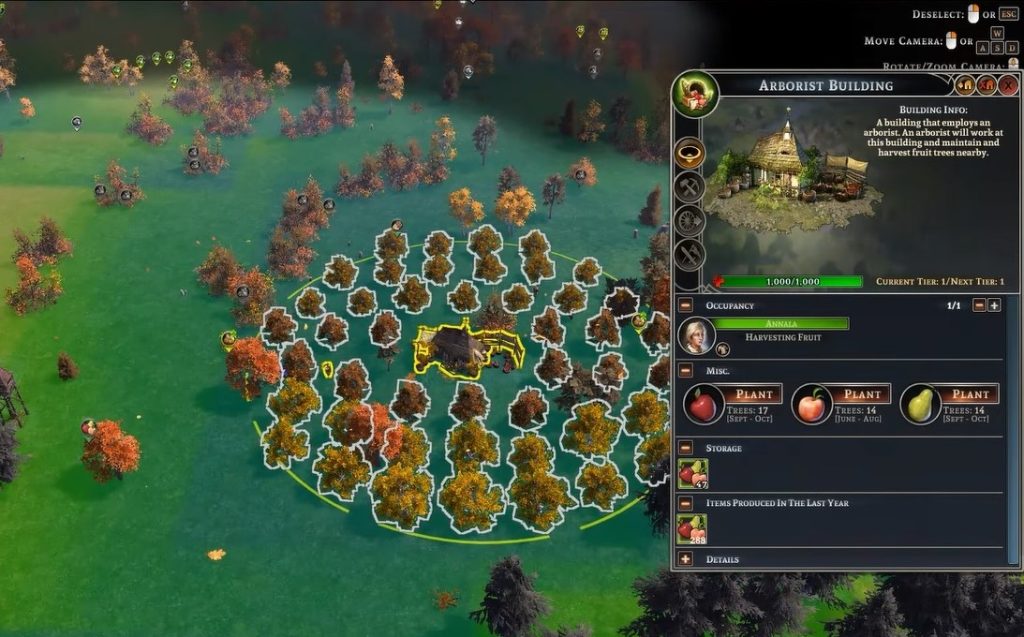Collapse Items Produced In The Last Year
This screenshot has height=637, width=1024.
(x=686, y=502)
